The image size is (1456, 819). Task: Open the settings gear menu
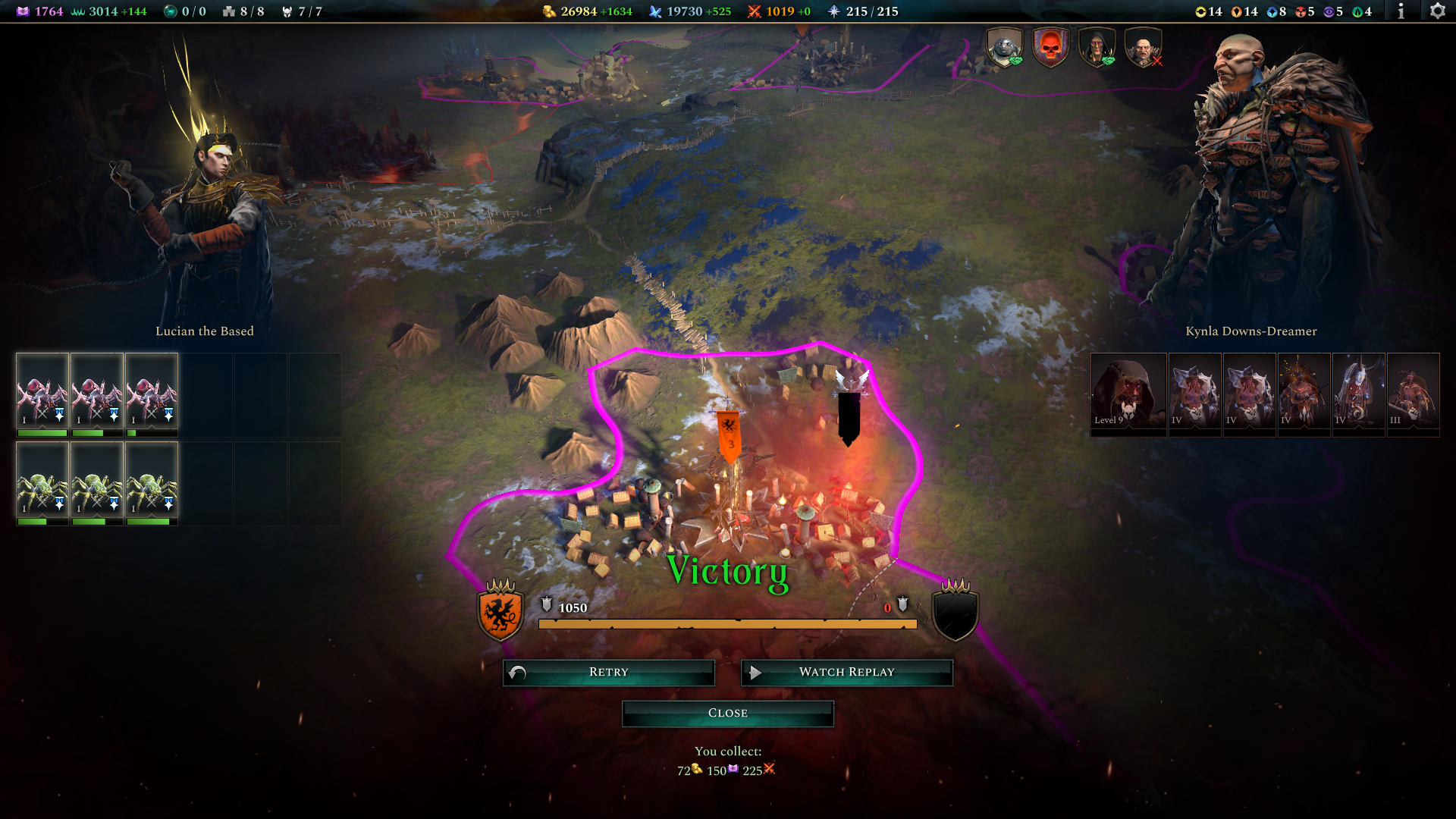click(1437, 11)
